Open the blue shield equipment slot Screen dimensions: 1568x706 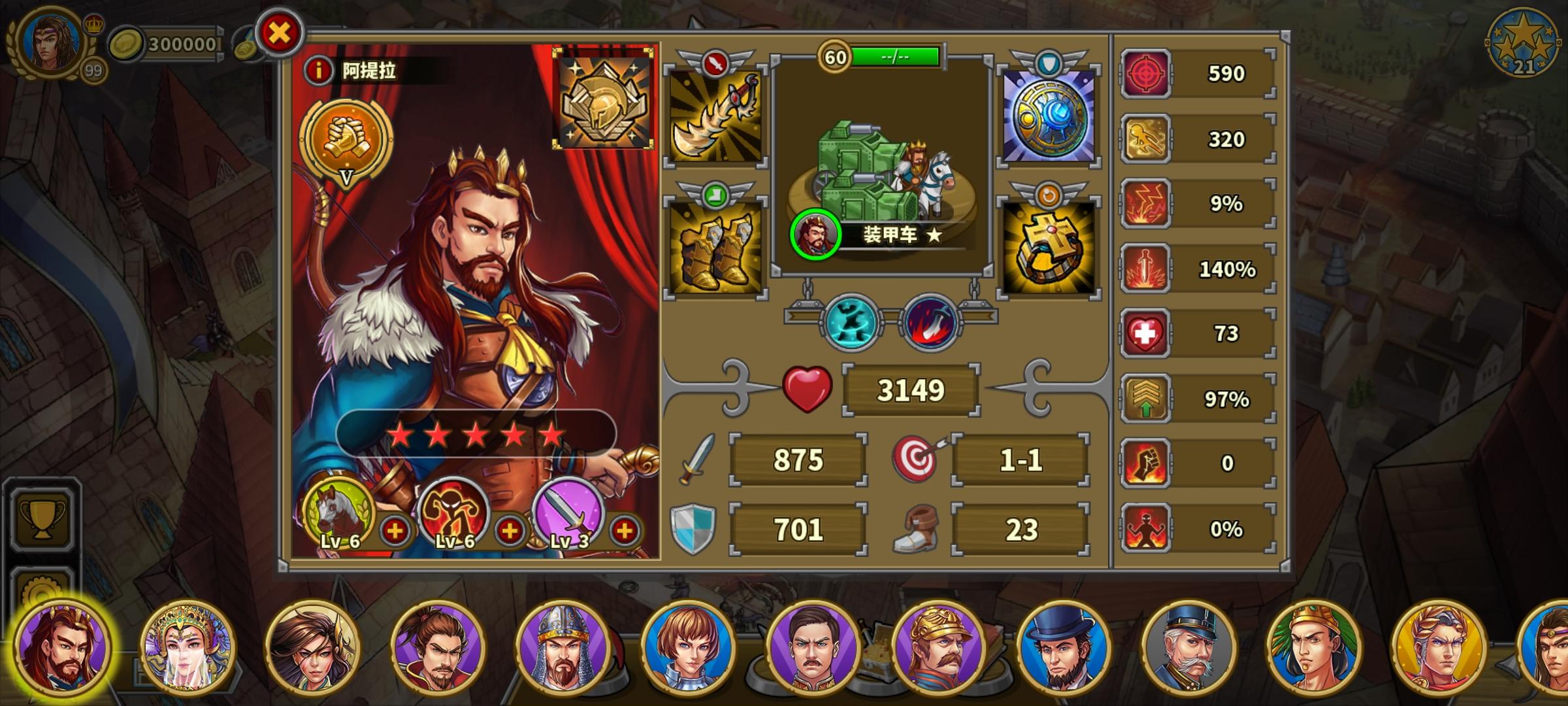pos(1046,118)
